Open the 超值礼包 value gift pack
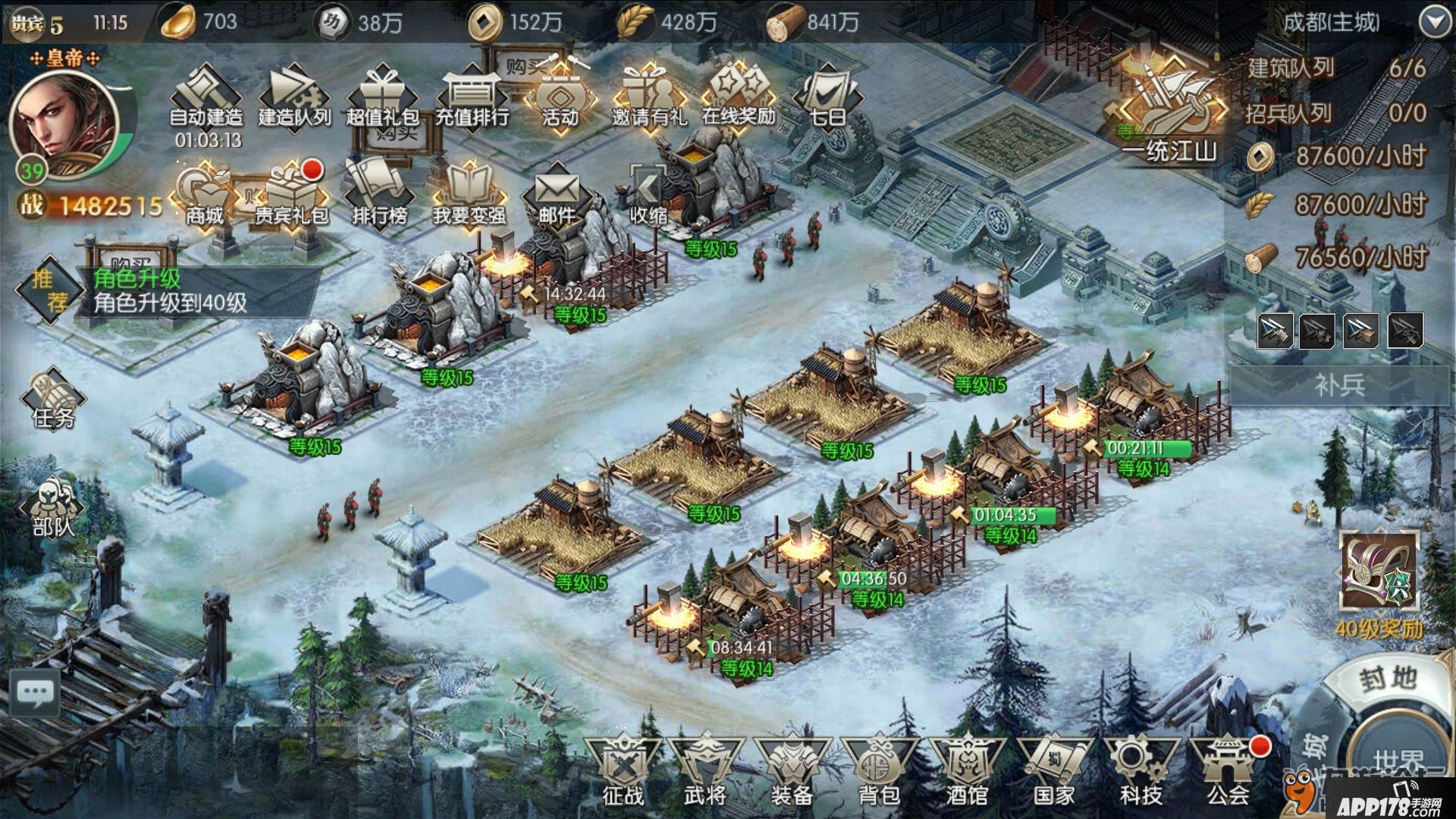Image resolution: width=1456 pixels, height=819 pixels. coord(382,97)
